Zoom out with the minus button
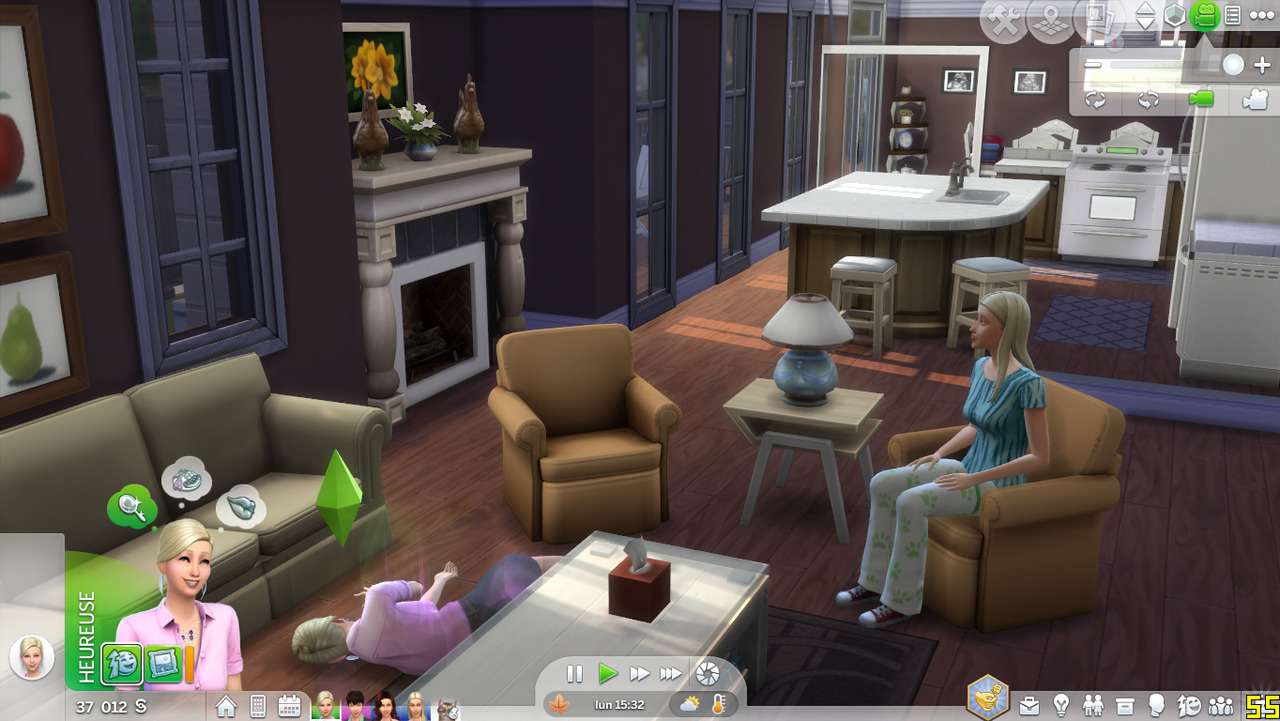This screenshot has height=721, width=1280. click(x=1093, y=65)
